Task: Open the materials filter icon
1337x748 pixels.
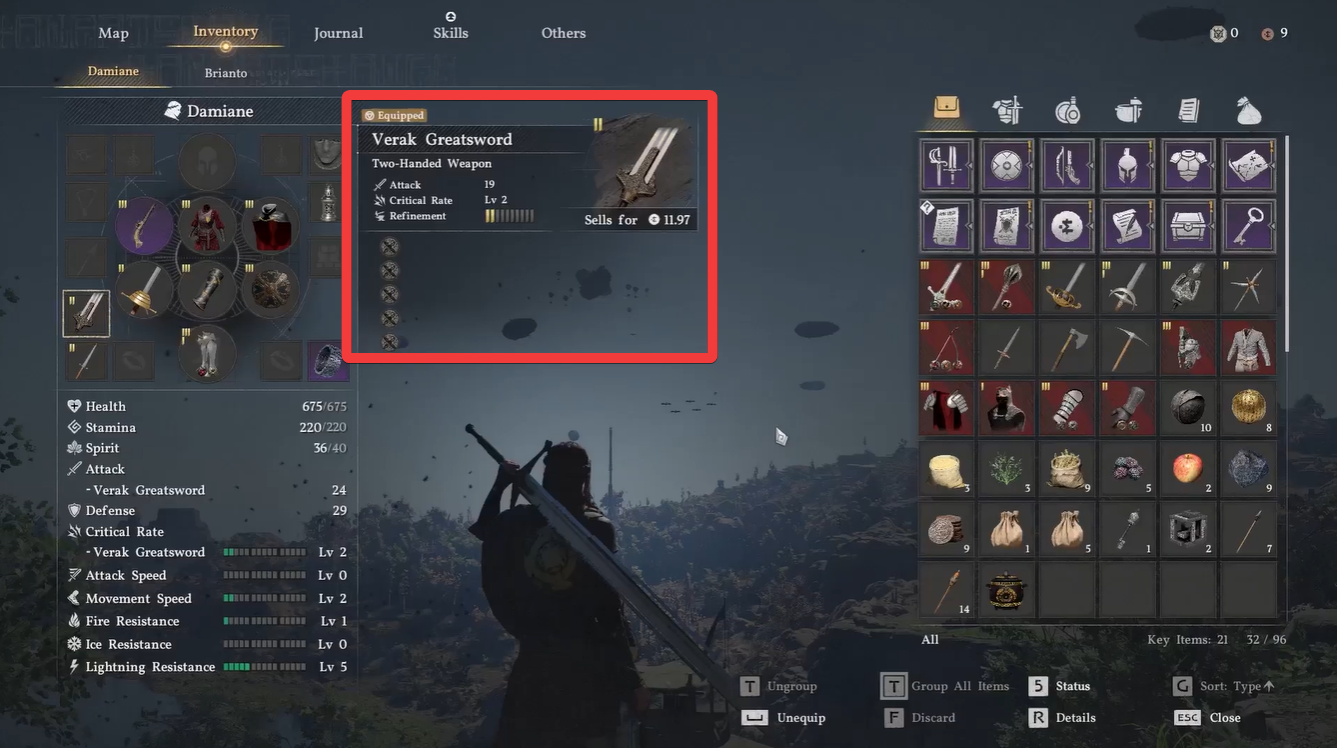Action: (x=1127, y=110)
